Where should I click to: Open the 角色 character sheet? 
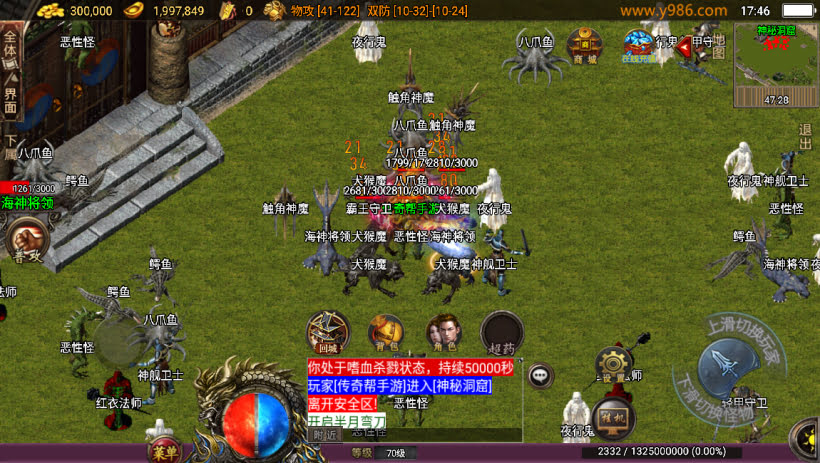pyautogui.click(x=443, y=333)
